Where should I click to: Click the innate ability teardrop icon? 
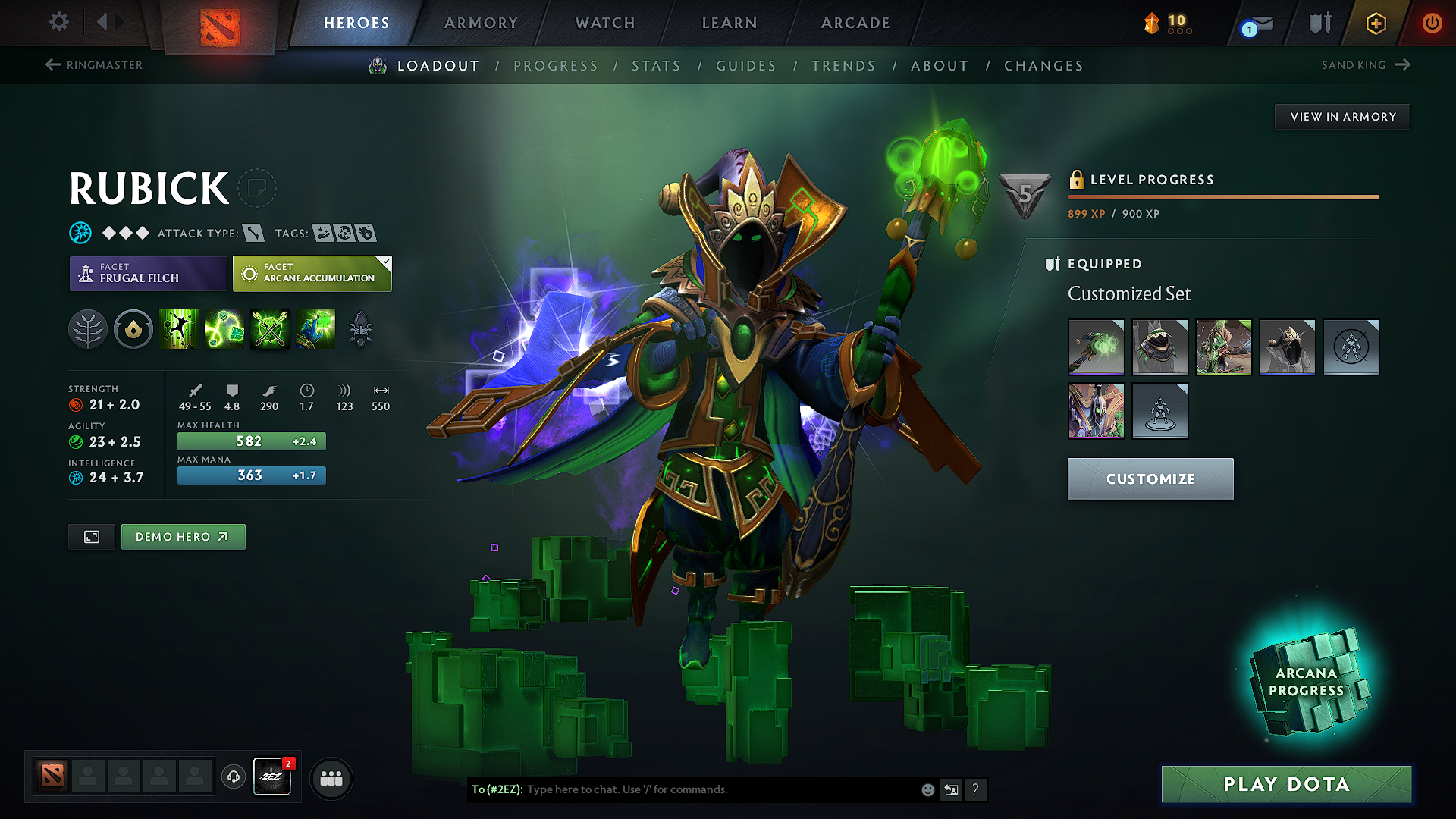click(133, 329)
